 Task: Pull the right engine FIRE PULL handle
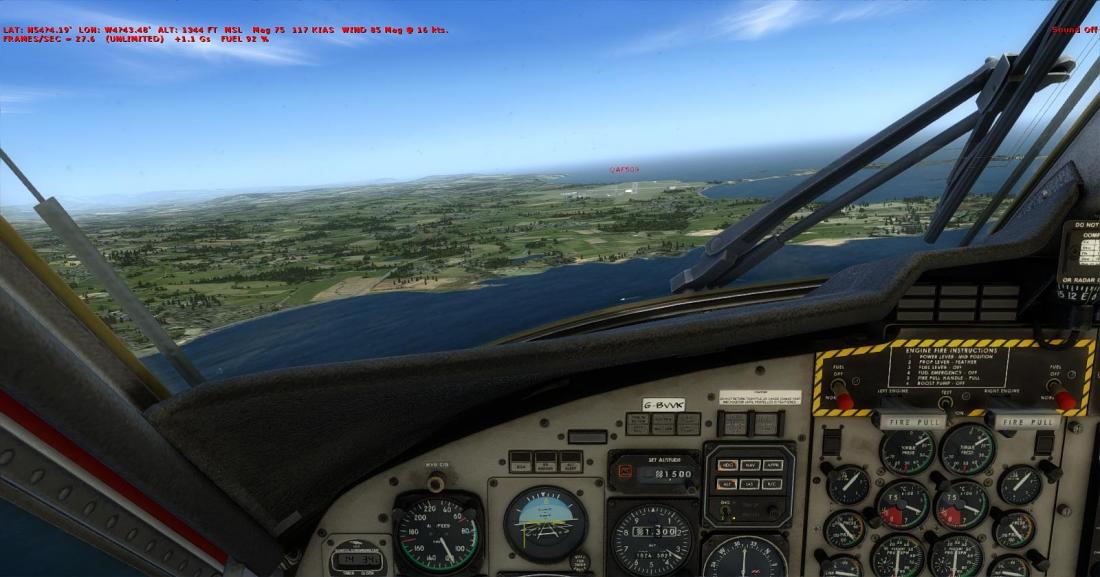pyautogui.click(x=1028, y=422)
